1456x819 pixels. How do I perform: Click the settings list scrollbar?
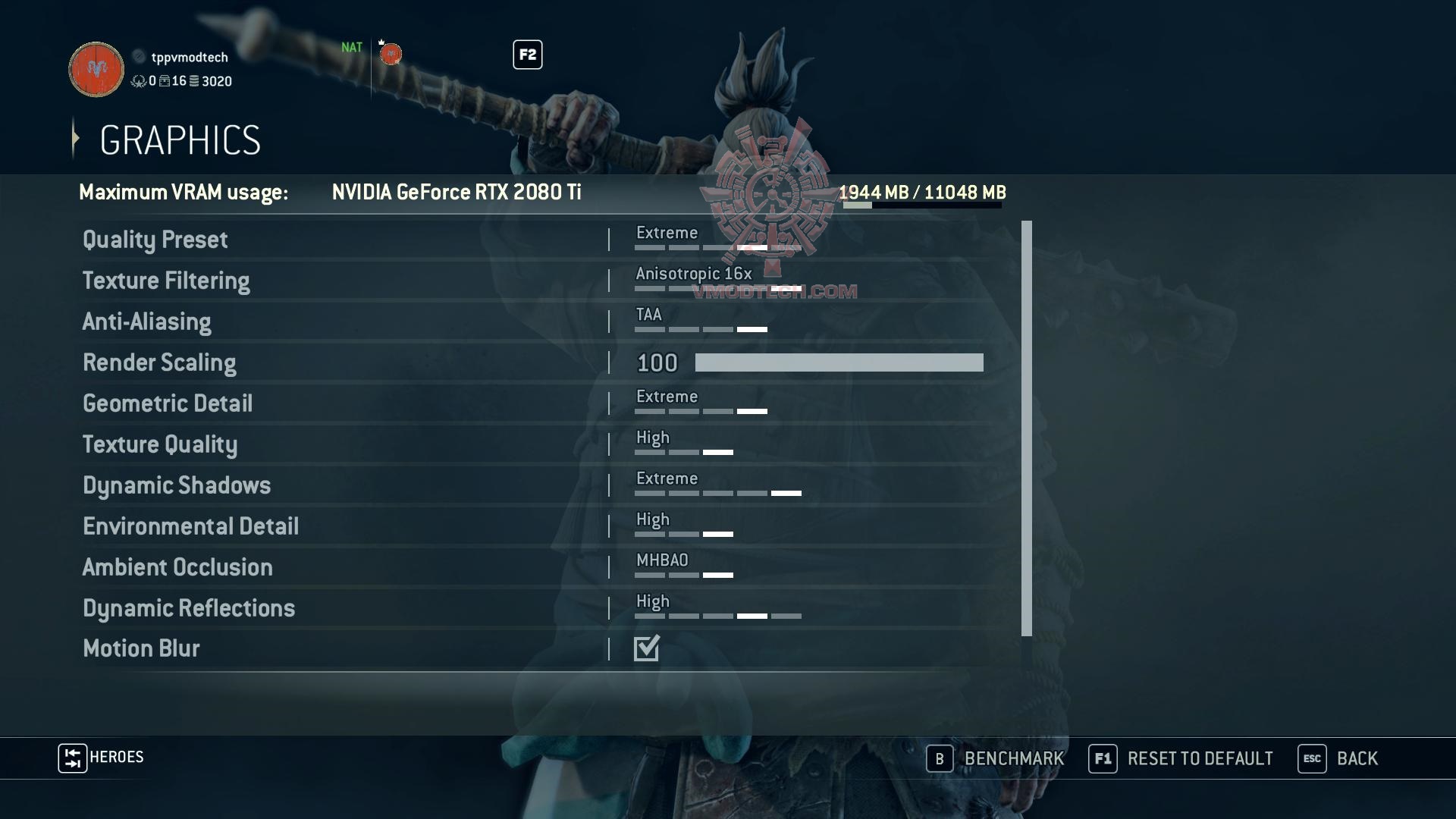(1027, 428)
